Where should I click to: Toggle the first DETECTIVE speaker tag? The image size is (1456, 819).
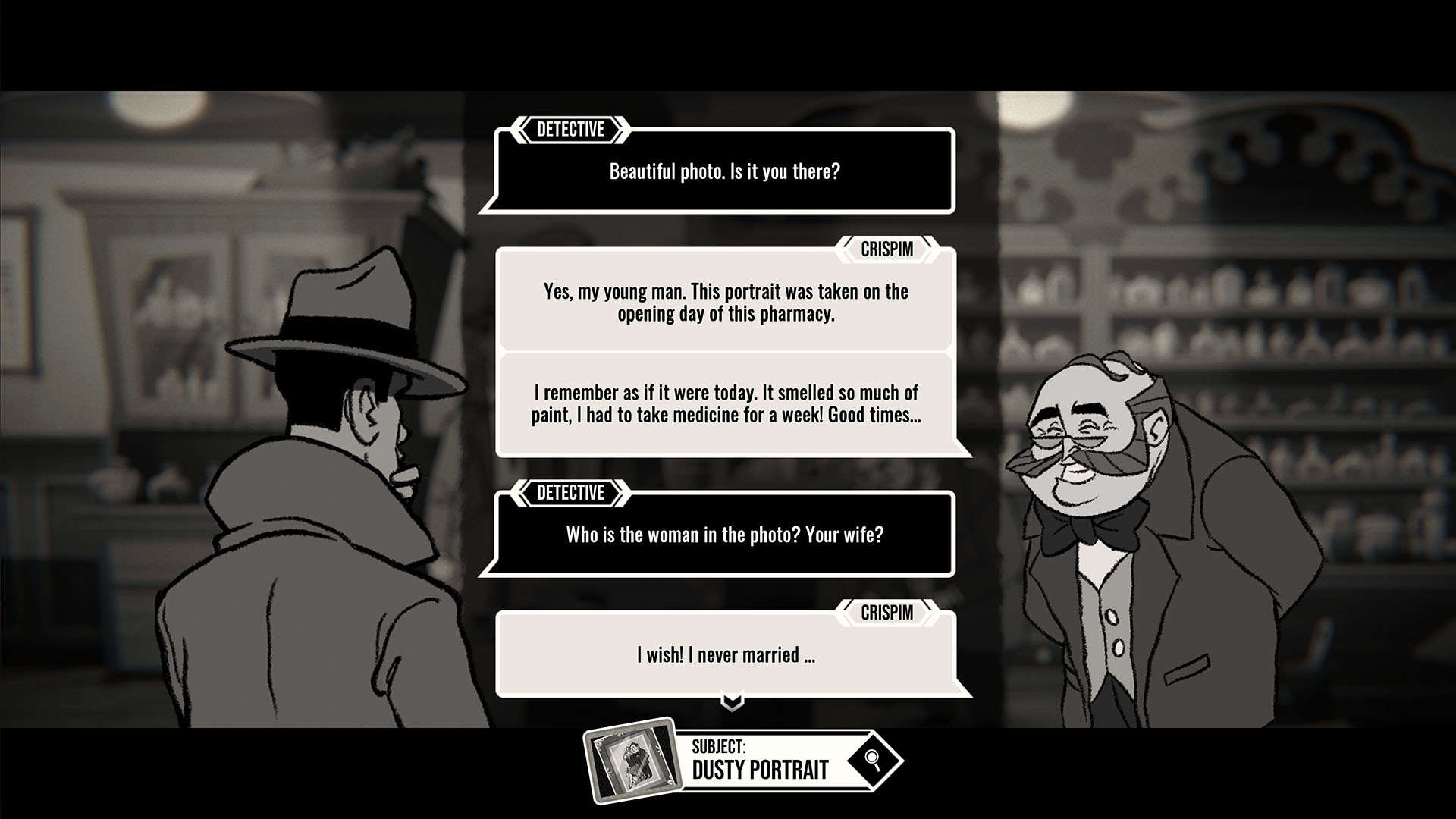(x=571, y=129)
